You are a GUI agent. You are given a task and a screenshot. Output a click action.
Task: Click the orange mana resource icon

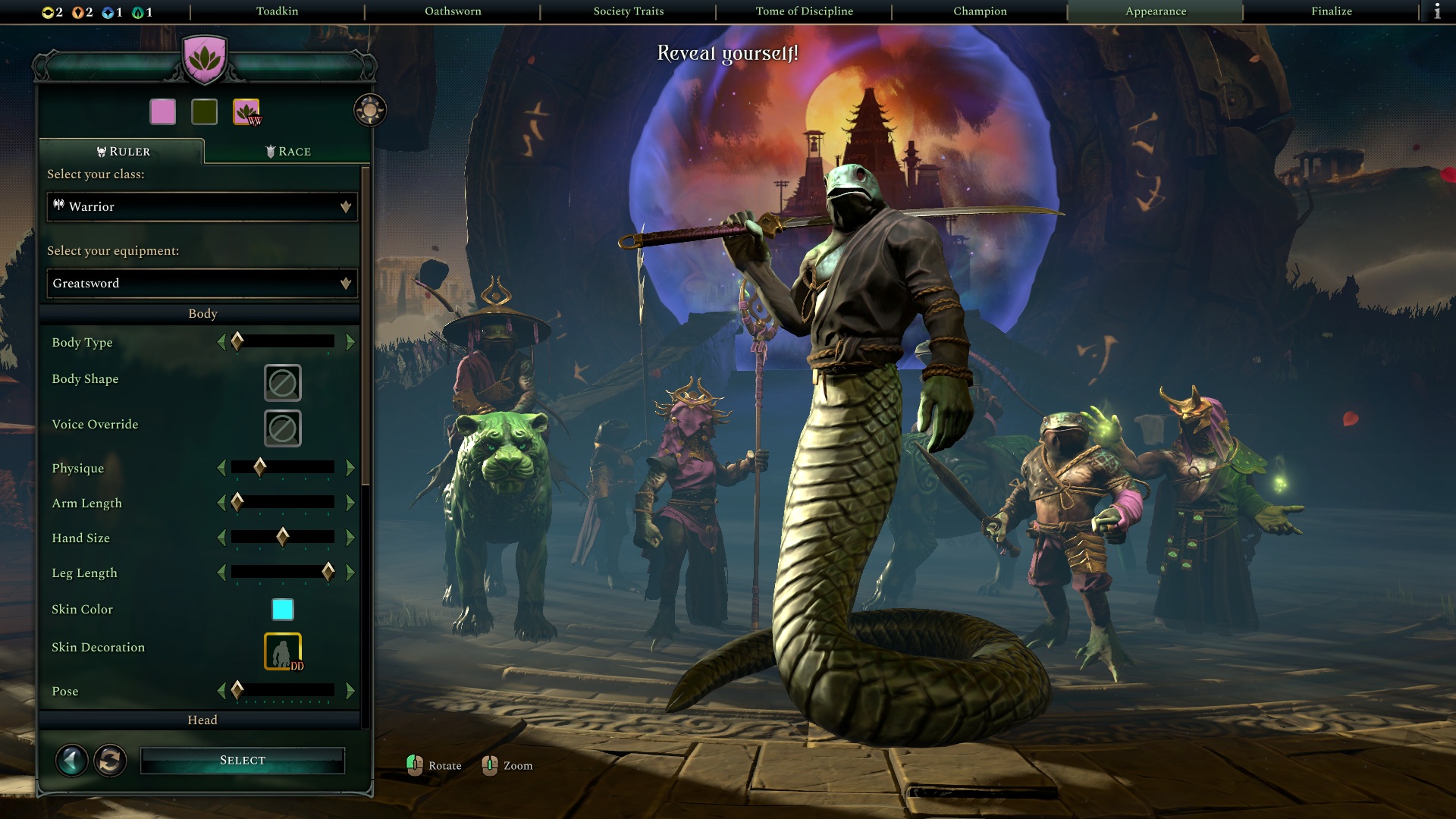tap(78, 13)
